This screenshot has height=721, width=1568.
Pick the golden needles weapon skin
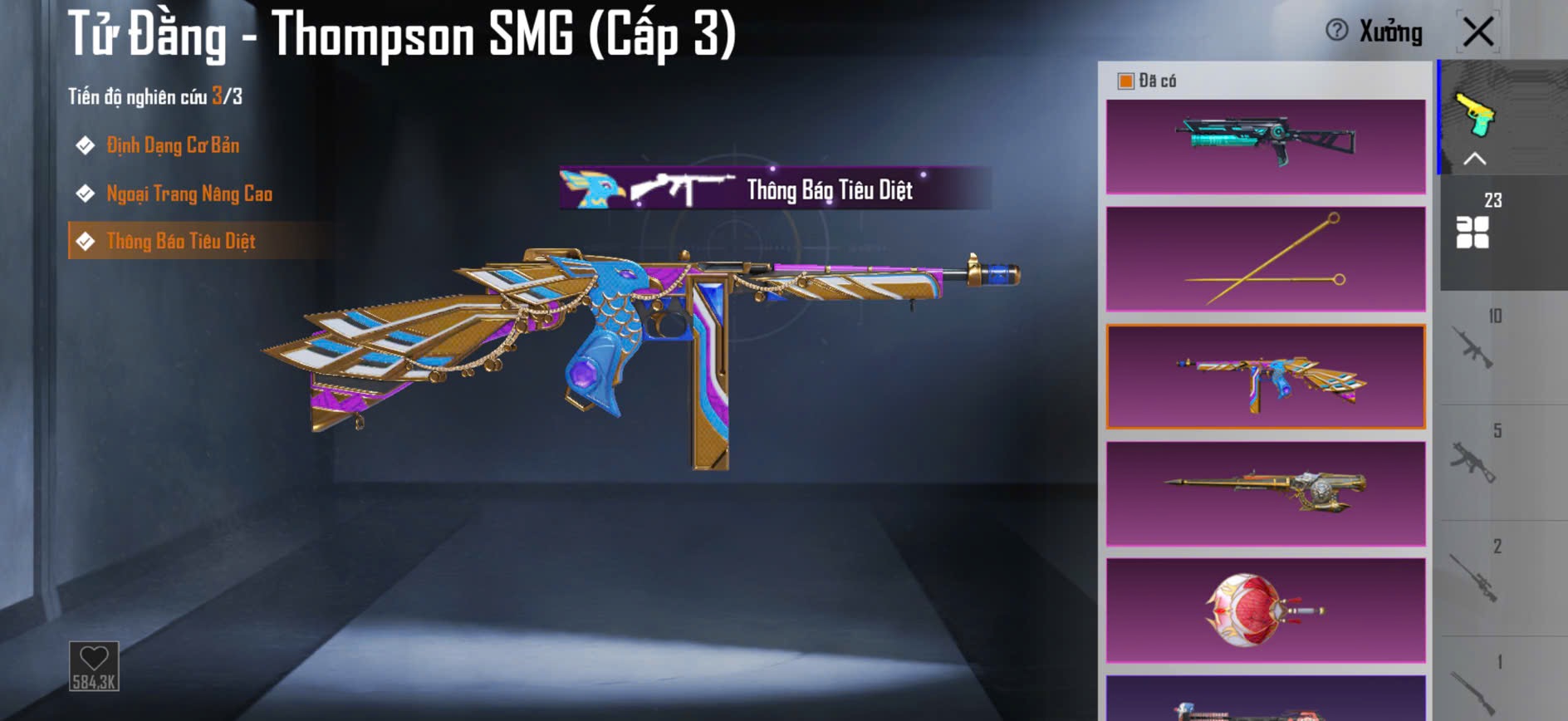(1266, 259)
